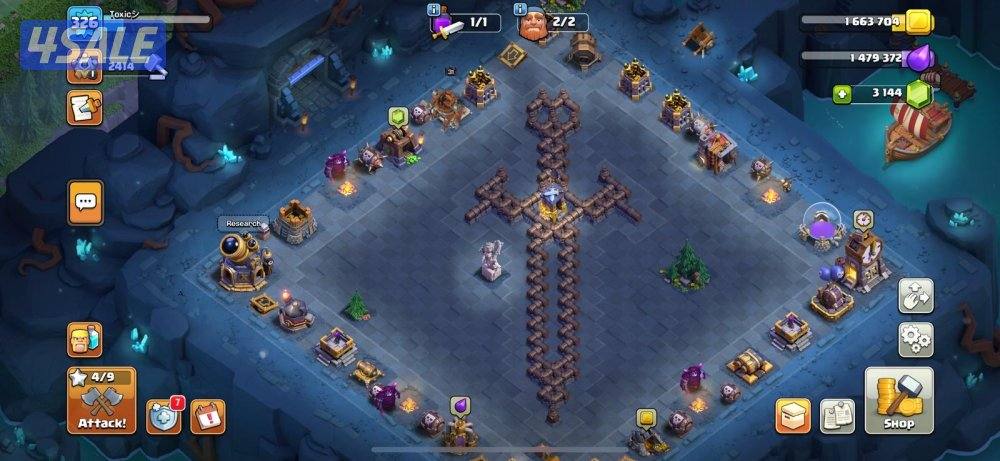The height and width of the screenshot is (461, 1000).
Task: Open the events calendar icon
Action: [207, 416]
